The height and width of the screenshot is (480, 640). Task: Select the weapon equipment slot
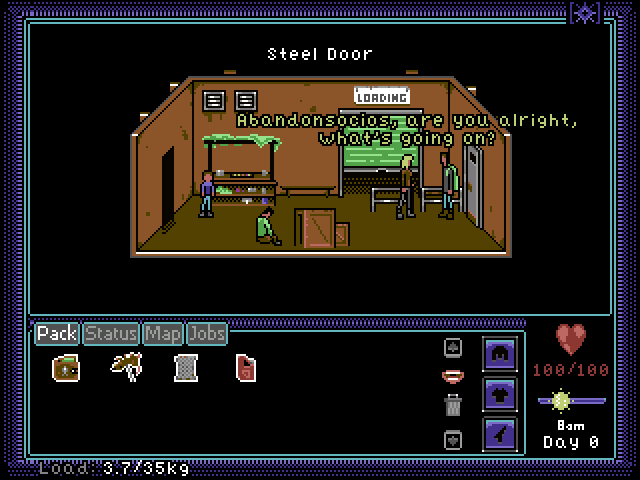499,434
